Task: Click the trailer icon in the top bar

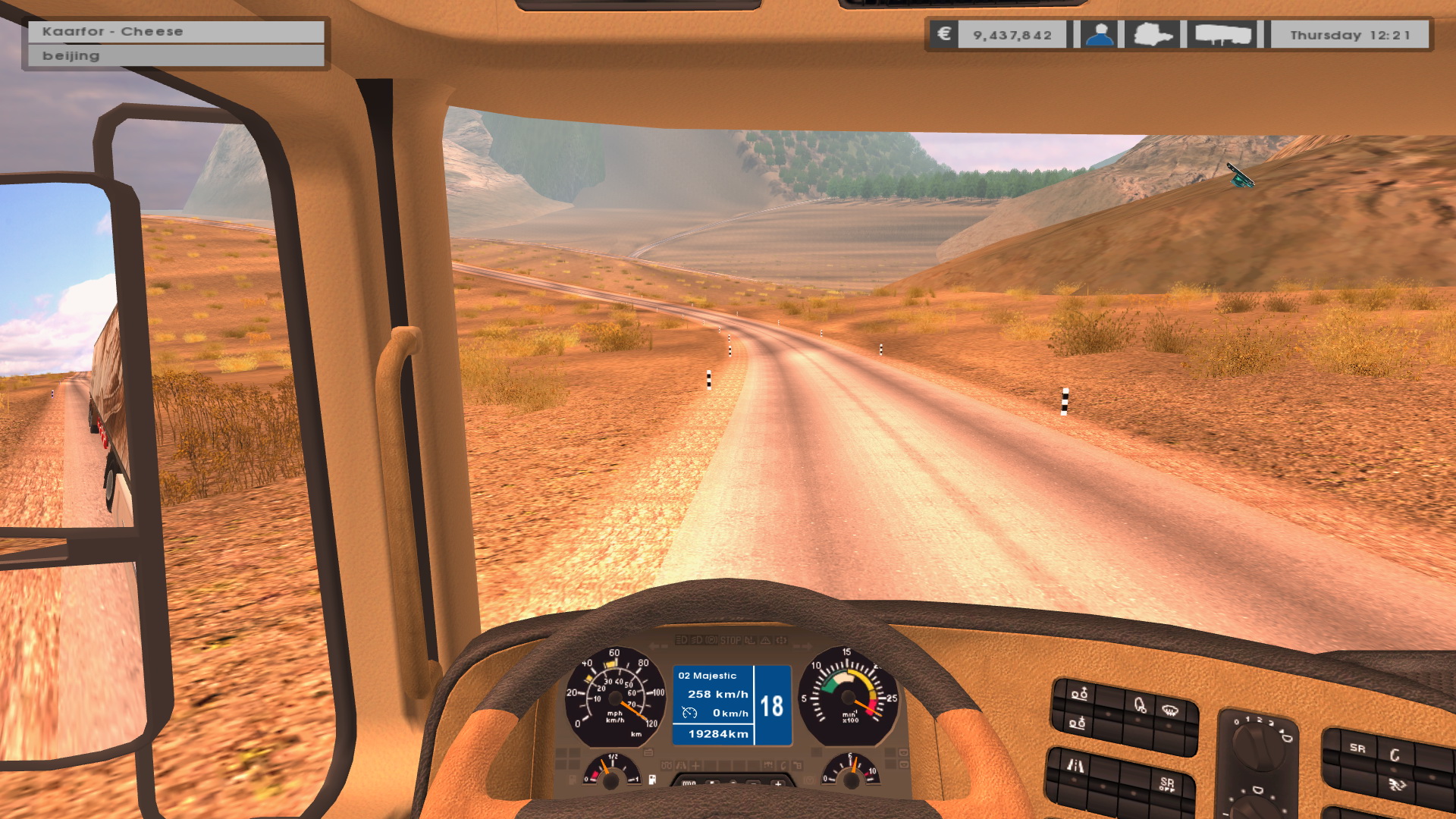Action: pos(1222,35)
